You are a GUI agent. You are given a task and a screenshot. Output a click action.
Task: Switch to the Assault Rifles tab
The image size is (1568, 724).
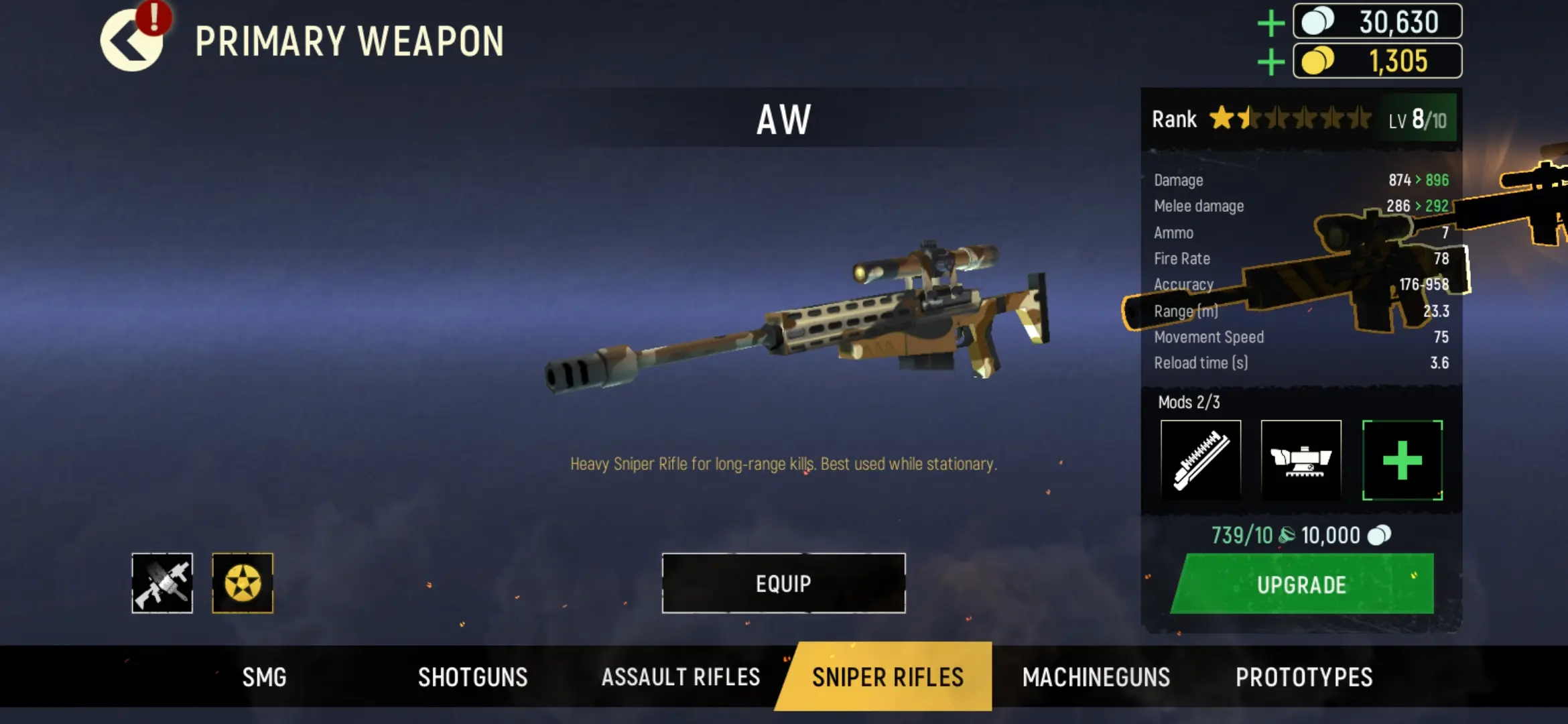point(680,677)
